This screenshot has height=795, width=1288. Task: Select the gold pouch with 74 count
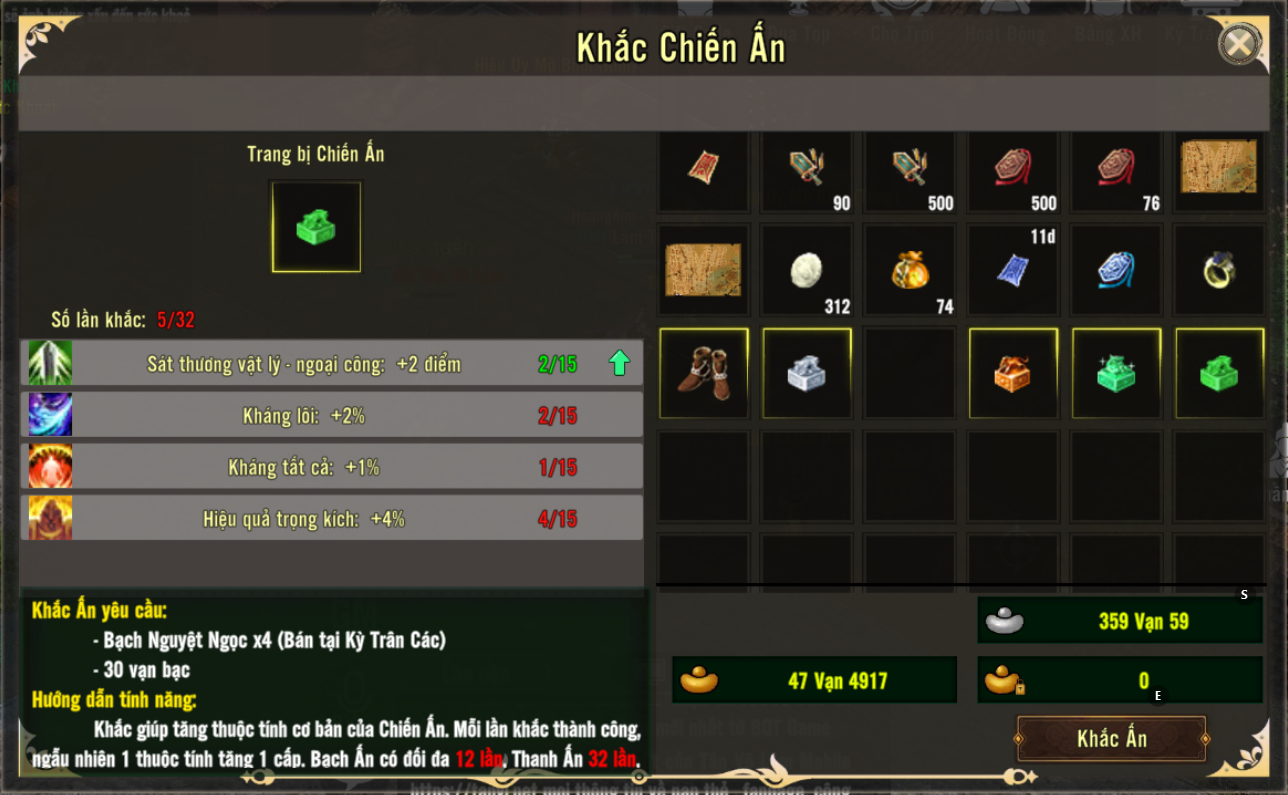[910, 270]
